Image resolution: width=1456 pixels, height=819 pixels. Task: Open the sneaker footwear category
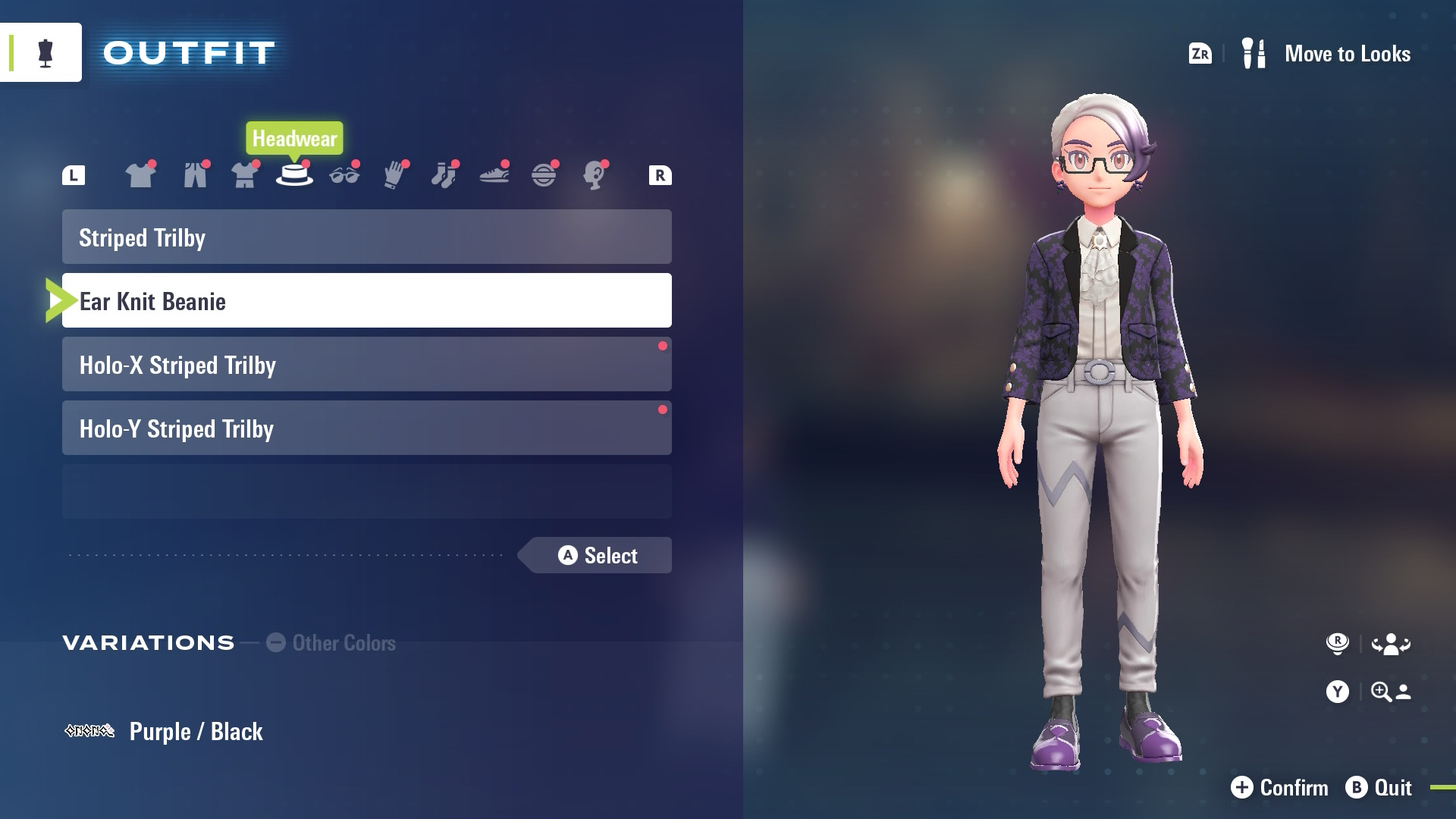tap(494, 175)
